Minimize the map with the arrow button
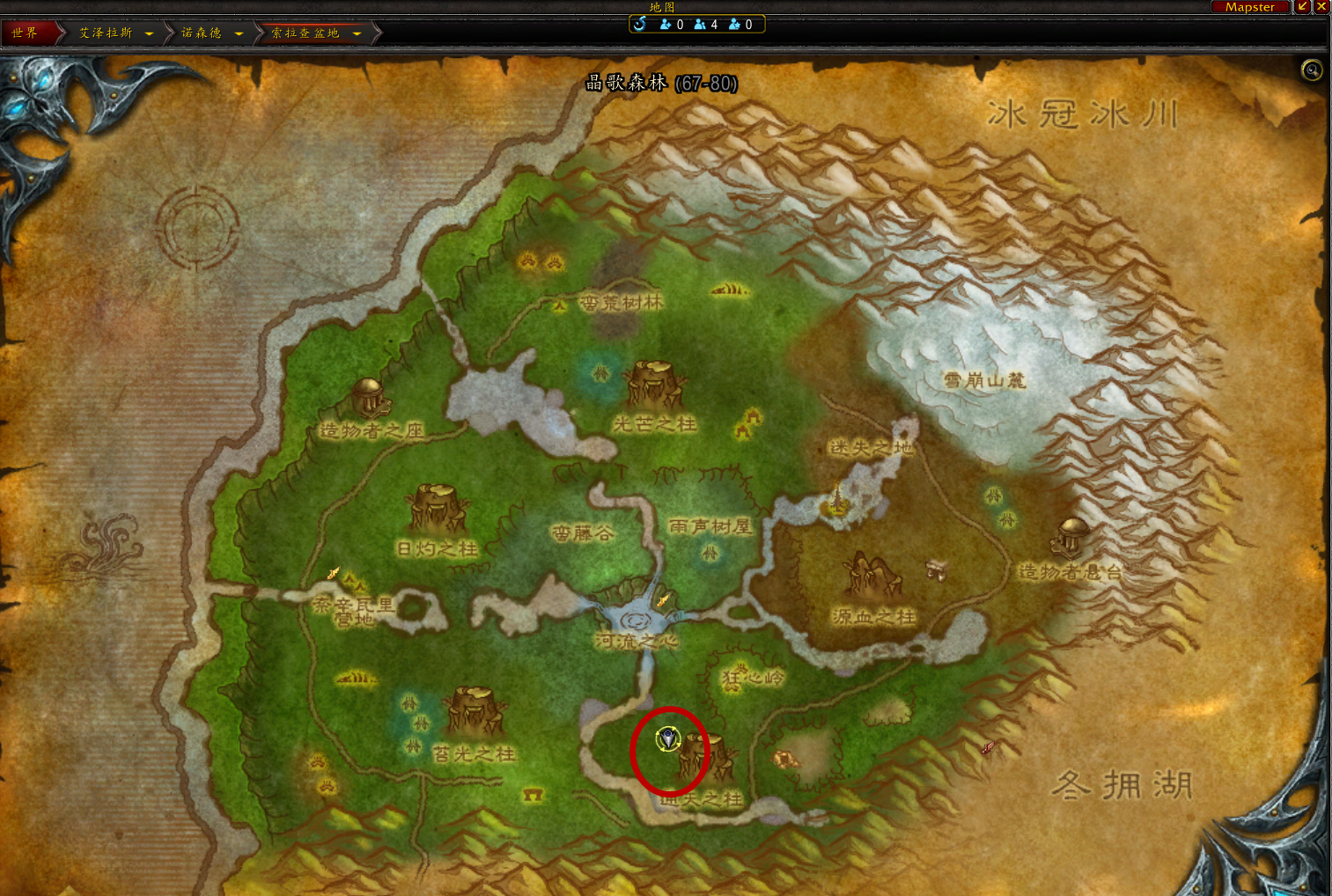Image resolution: width=1332 pixels, height=896 pixels. pos(1303,6)
